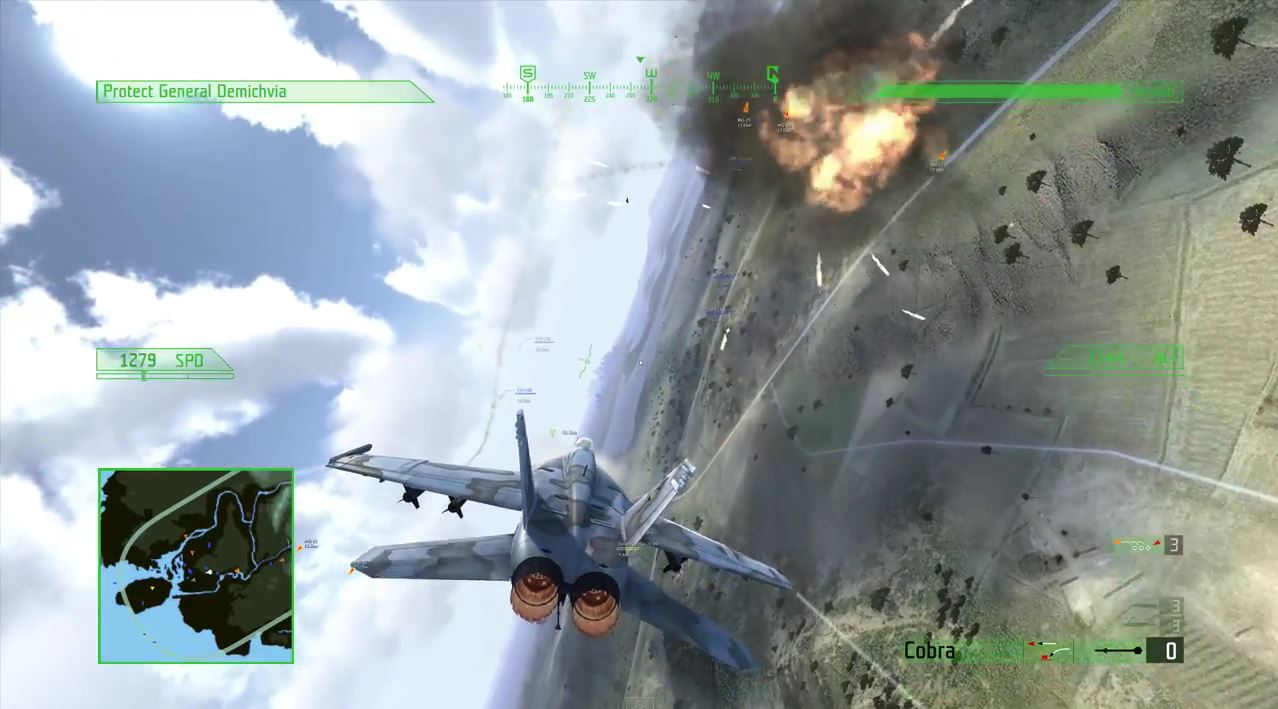Image resolution: width=1278 pixels, height=709 pixels.
Task: Click the Cobra missile silhouette icon
Action: pos(1118,652)
